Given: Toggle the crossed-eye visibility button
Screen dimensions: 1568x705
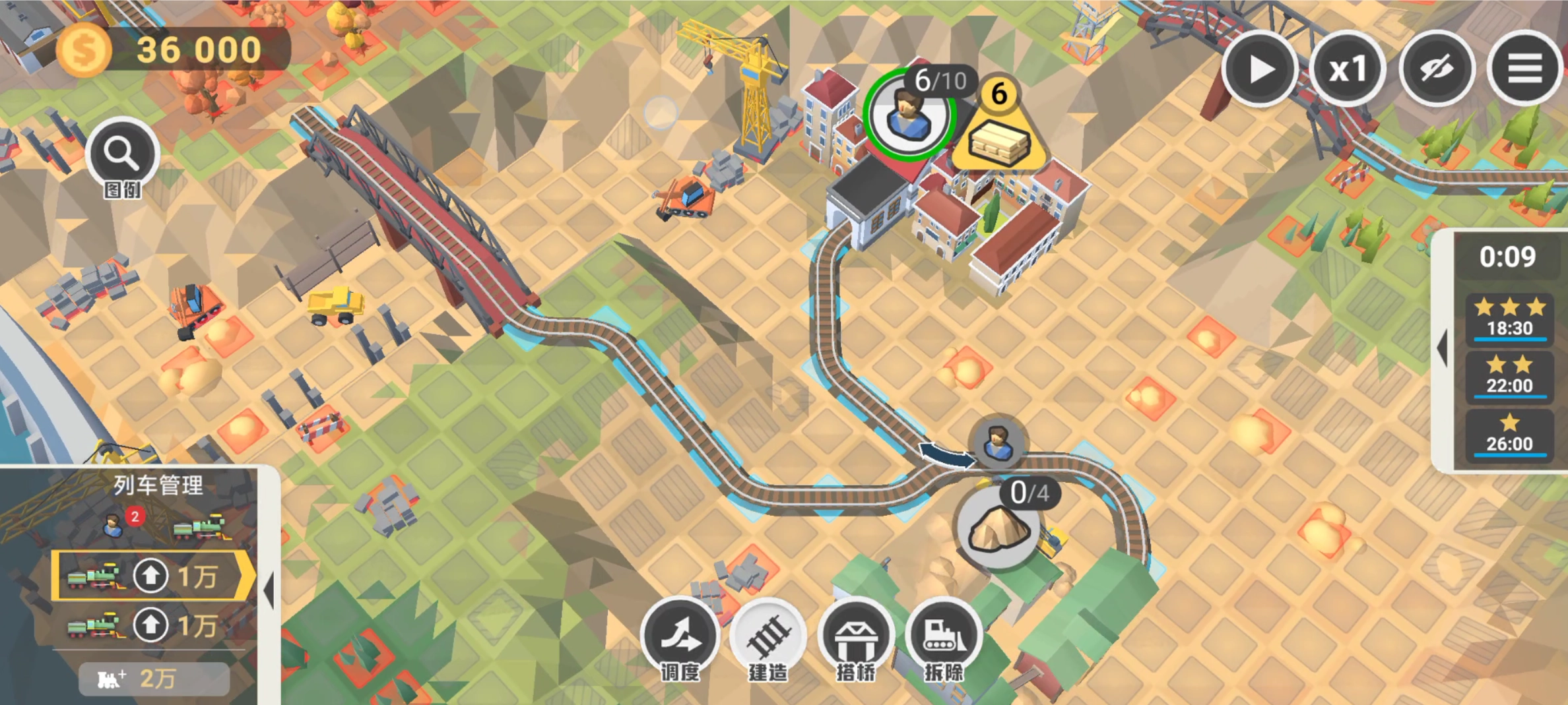Looking at the screenshot, I should (x=1436, y=69).
